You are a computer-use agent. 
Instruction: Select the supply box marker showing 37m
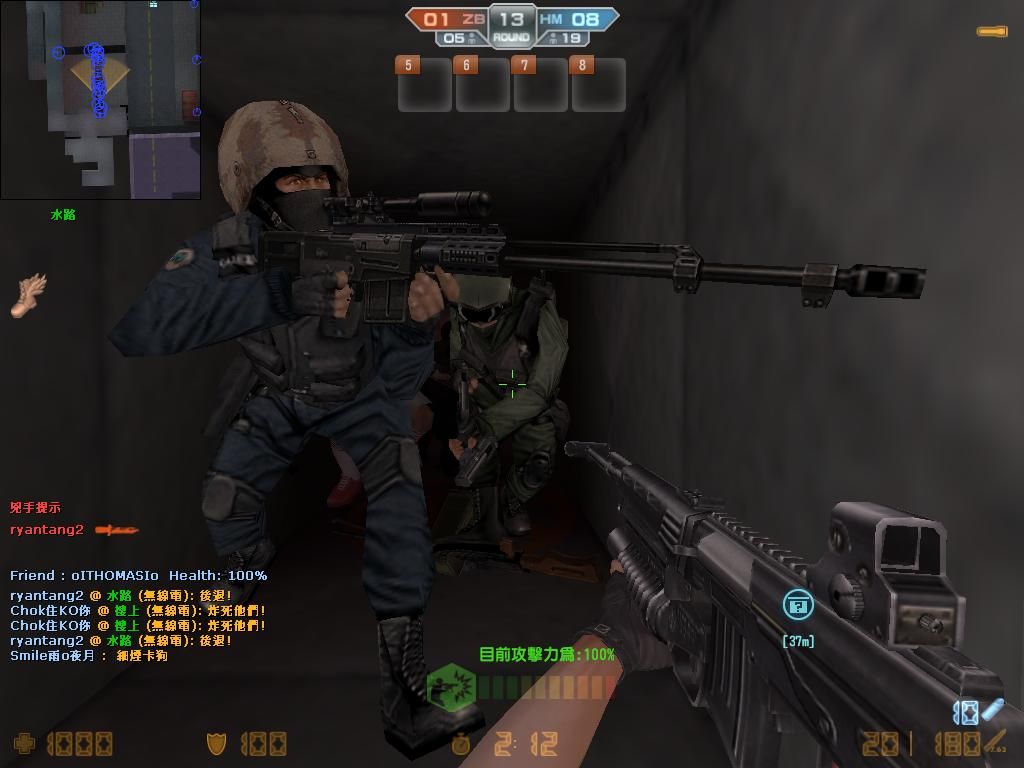[797, 605]
